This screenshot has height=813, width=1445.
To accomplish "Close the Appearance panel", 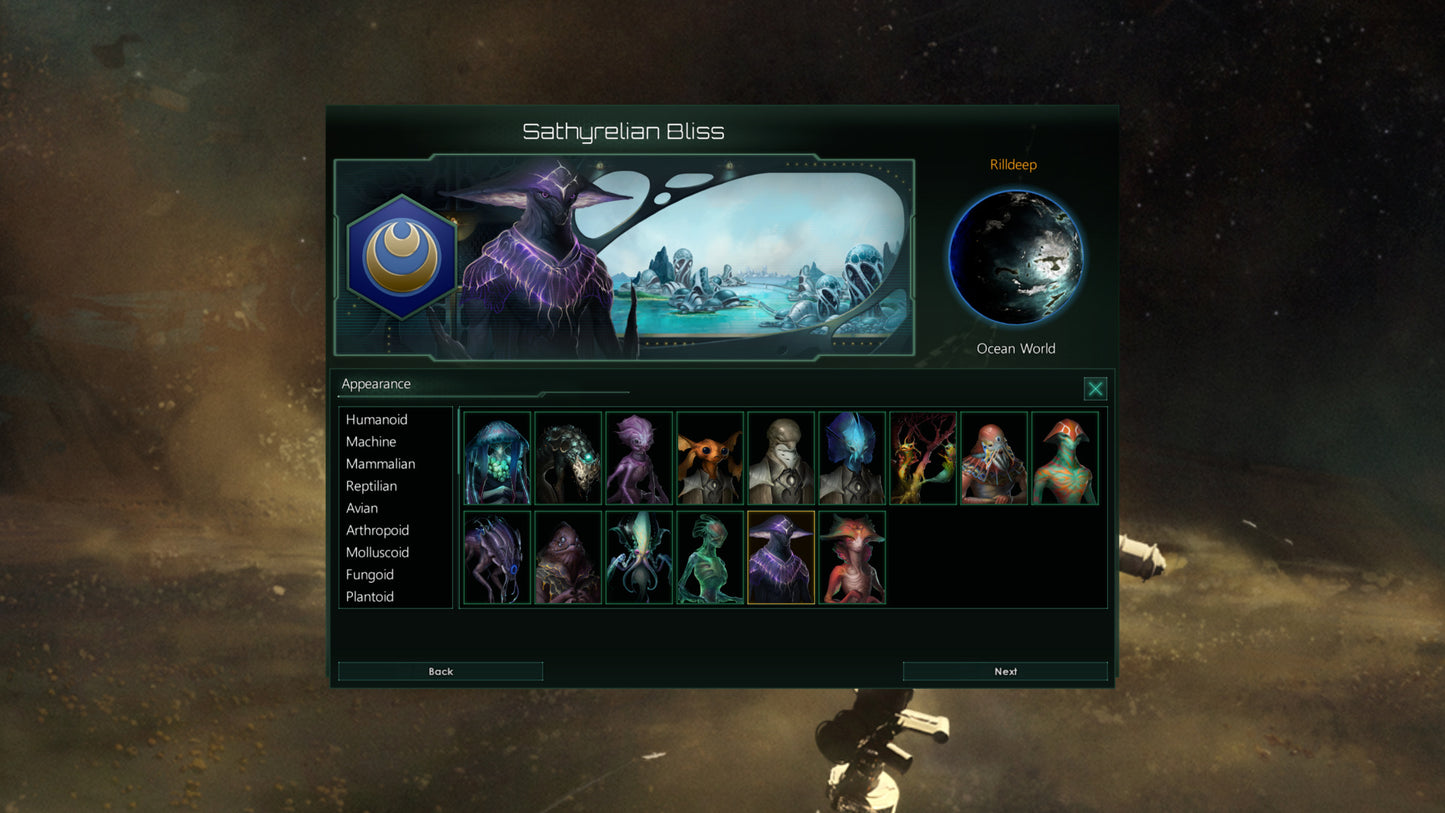I will tap(1095, 389).
